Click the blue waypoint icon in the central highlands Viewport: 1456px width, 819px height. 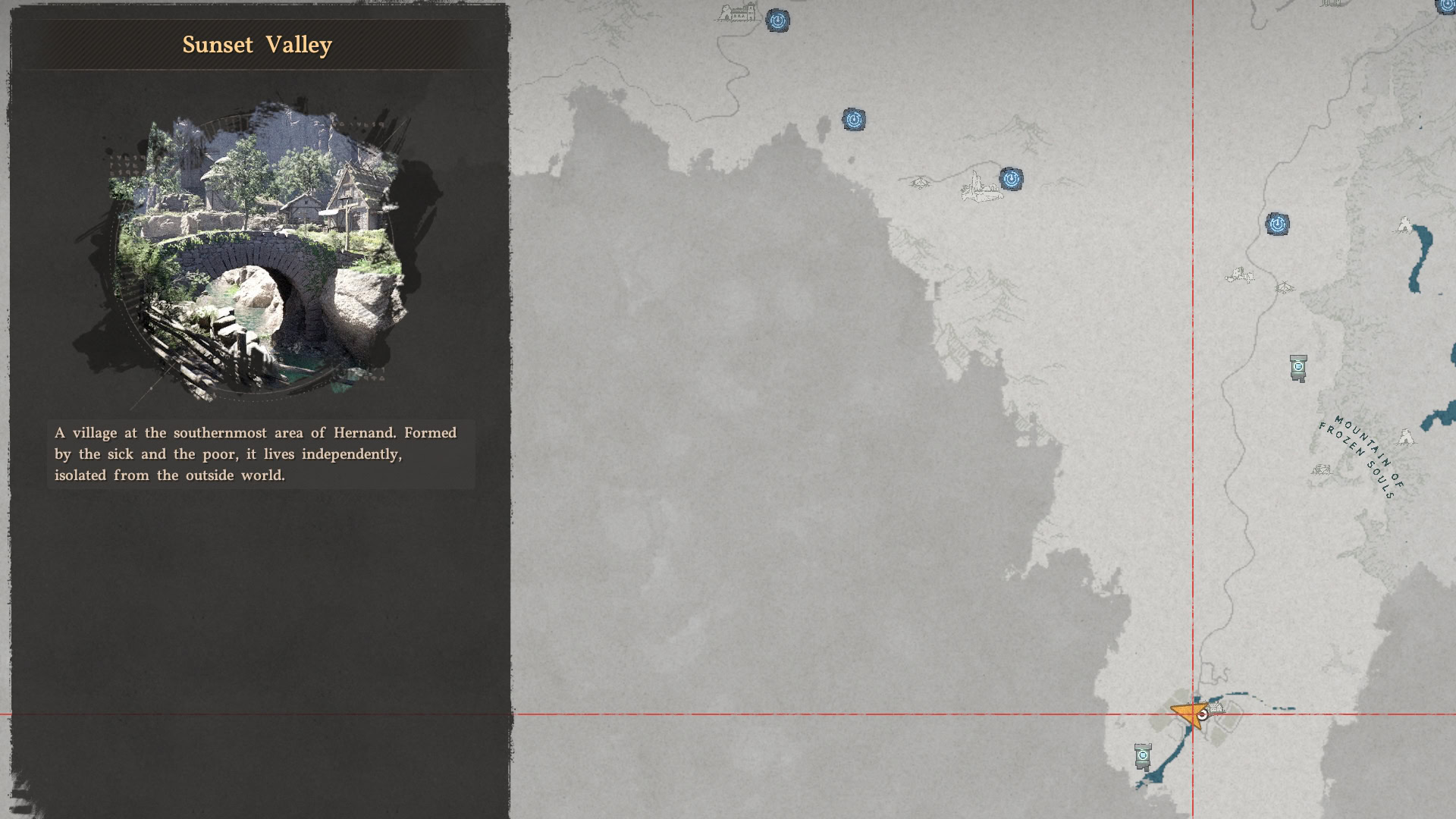(855, 120)
